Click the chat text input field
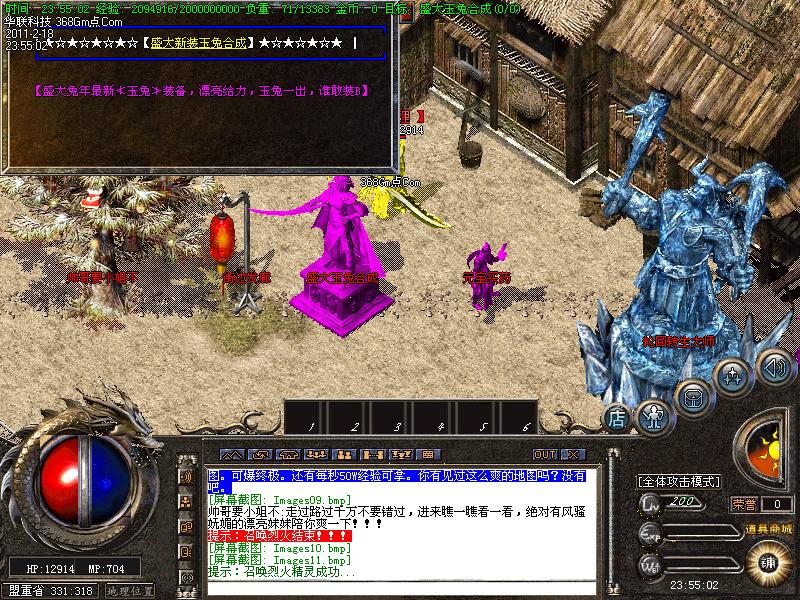The image size is (800, 600). point(400,587)
